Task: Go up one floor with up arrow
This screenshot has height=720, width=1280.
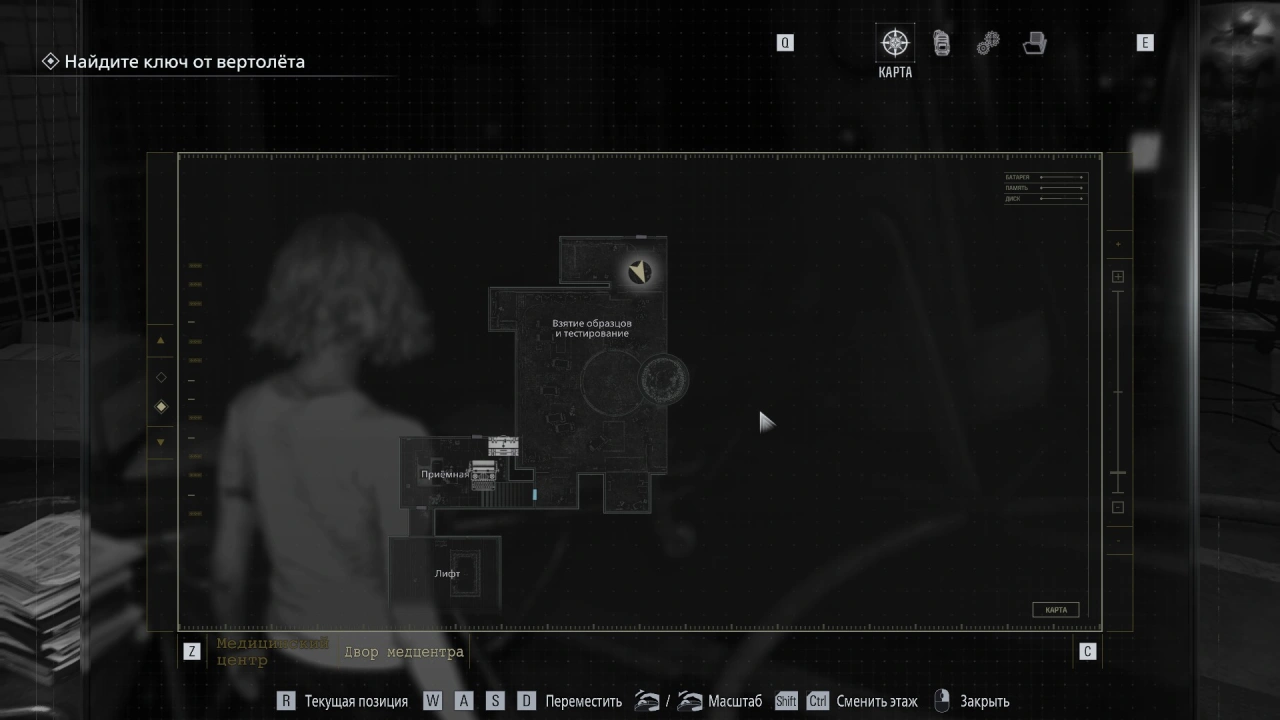Action: point(161,341)
